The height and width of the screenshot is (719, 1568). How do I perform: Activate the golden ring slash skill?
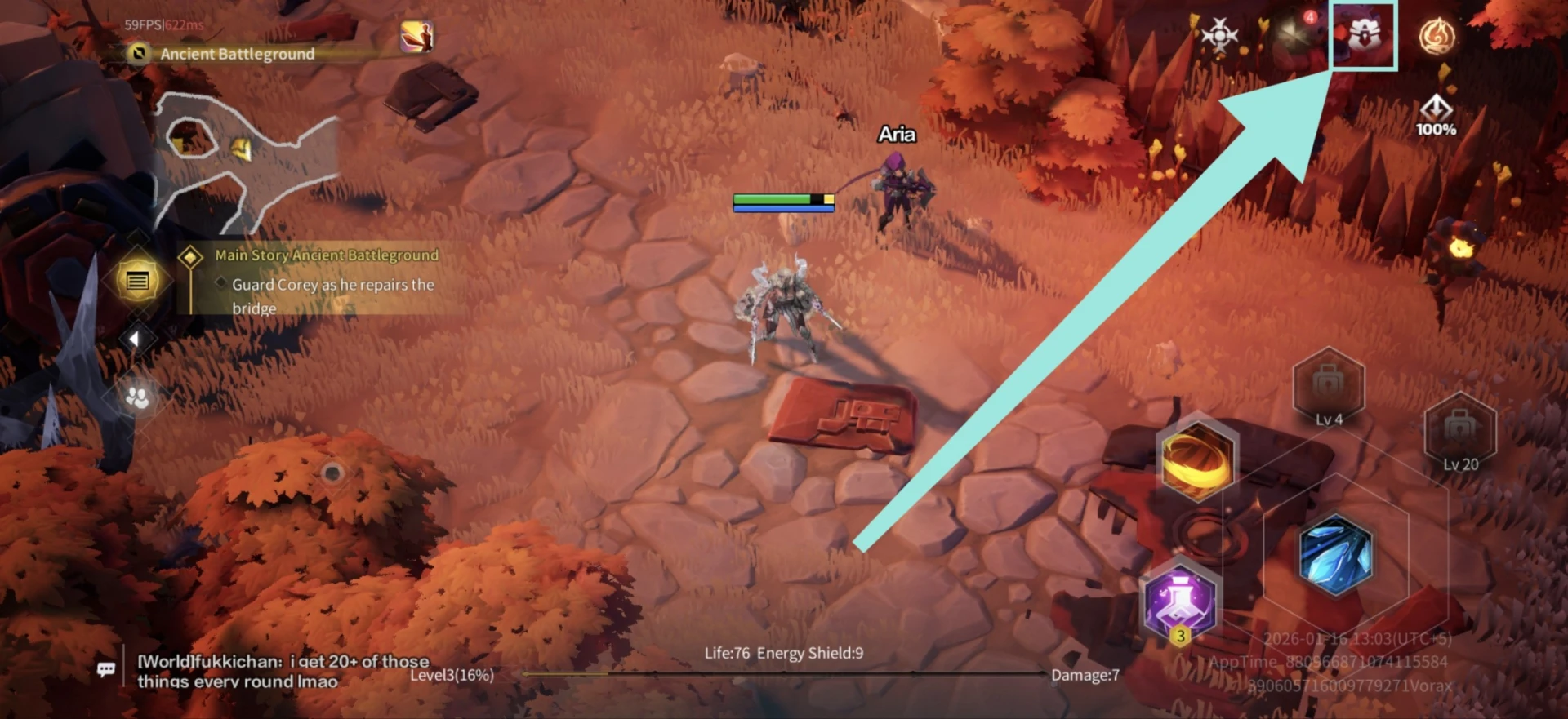point(1196,459)
